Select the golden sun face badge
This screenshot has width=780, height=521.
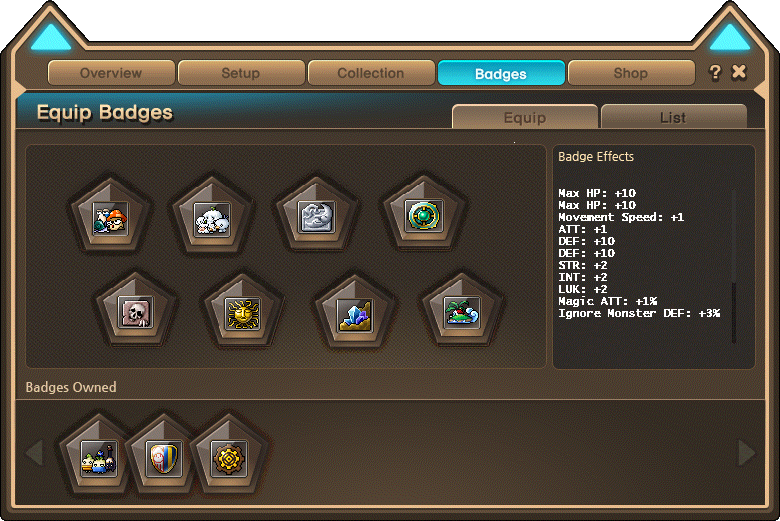243,311
